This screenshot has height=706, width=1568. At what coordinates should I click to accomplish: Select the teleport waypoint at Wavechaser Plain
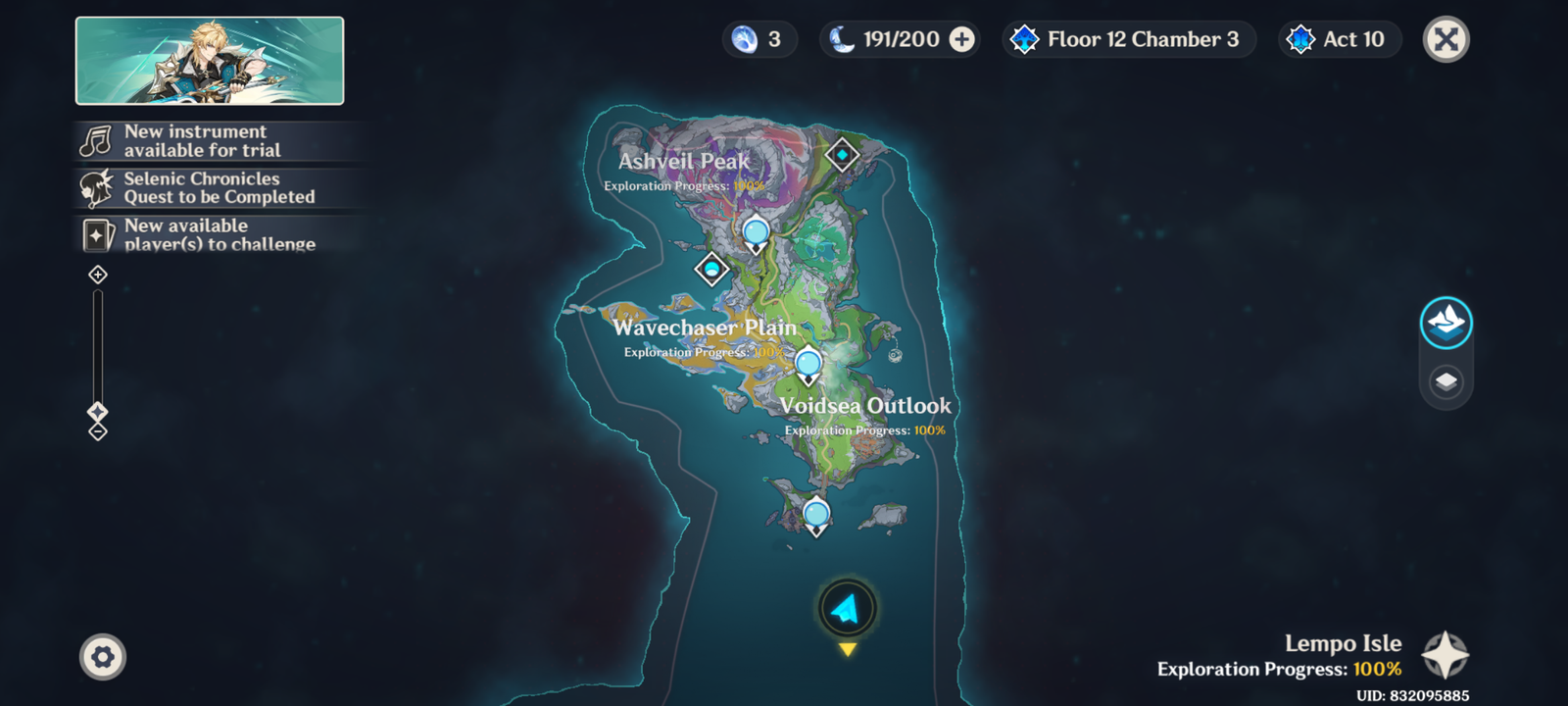click(x=808, y=365)
